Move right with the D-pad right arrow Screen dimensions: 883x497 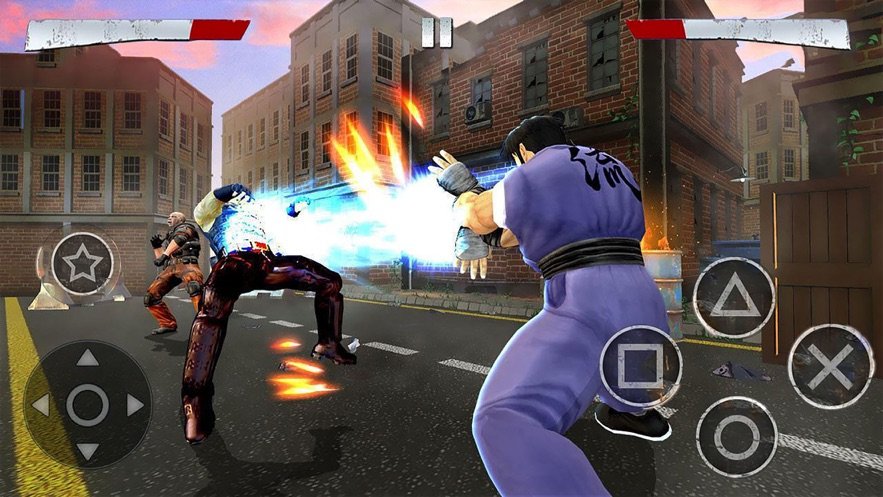point(135,405)
